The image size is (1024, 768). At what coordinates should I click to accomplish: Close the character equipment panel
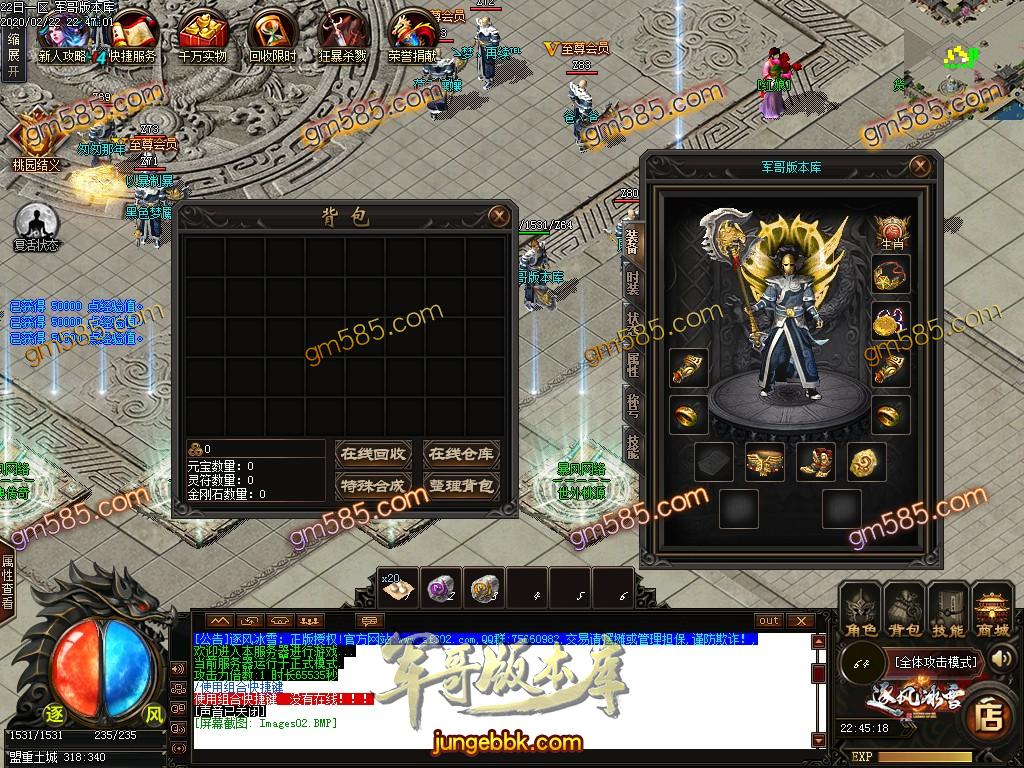[x=919, y=166]
